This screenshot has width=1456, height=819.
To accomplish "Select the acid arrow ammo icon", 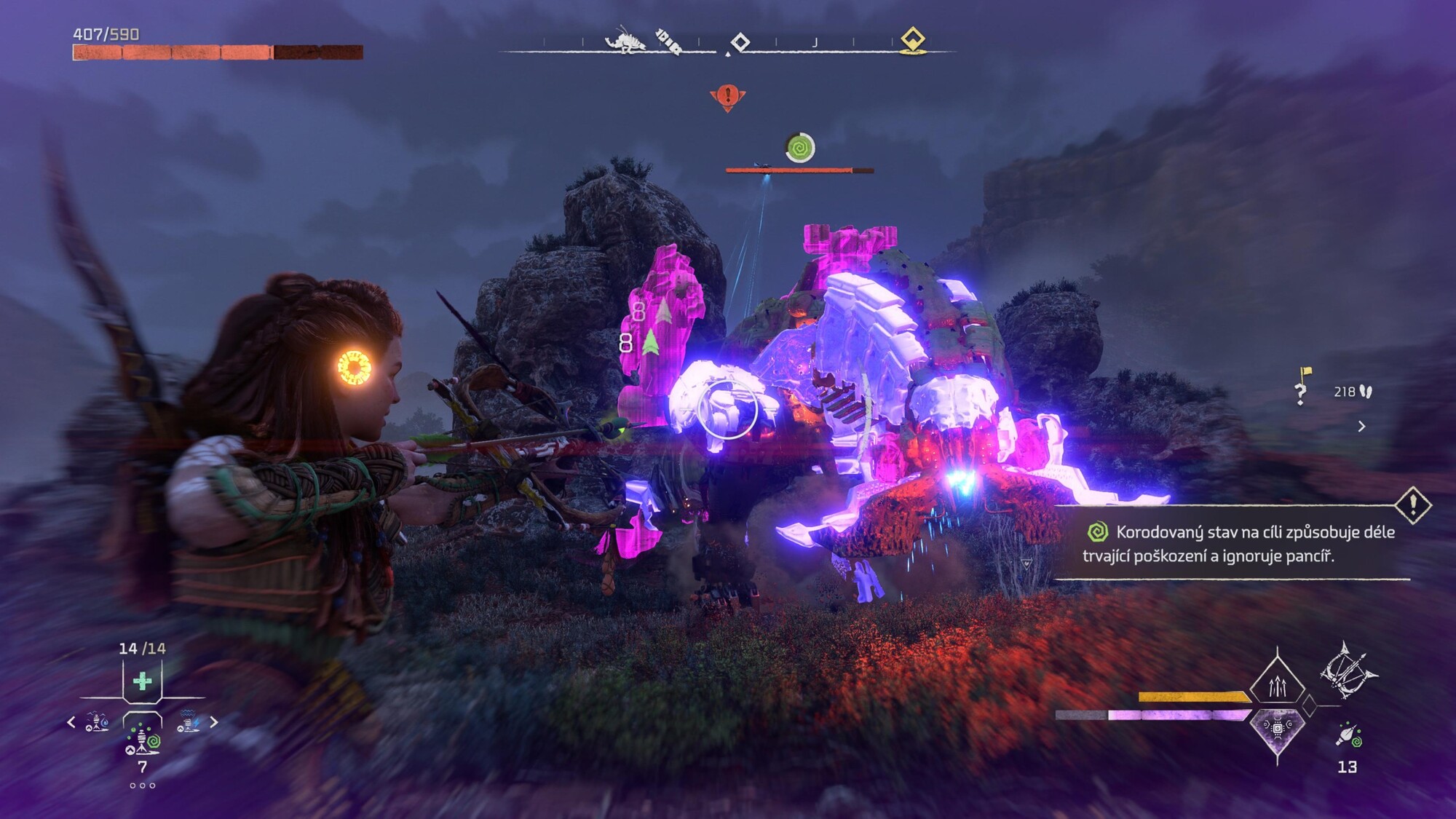I will [x=1348, y=735].
